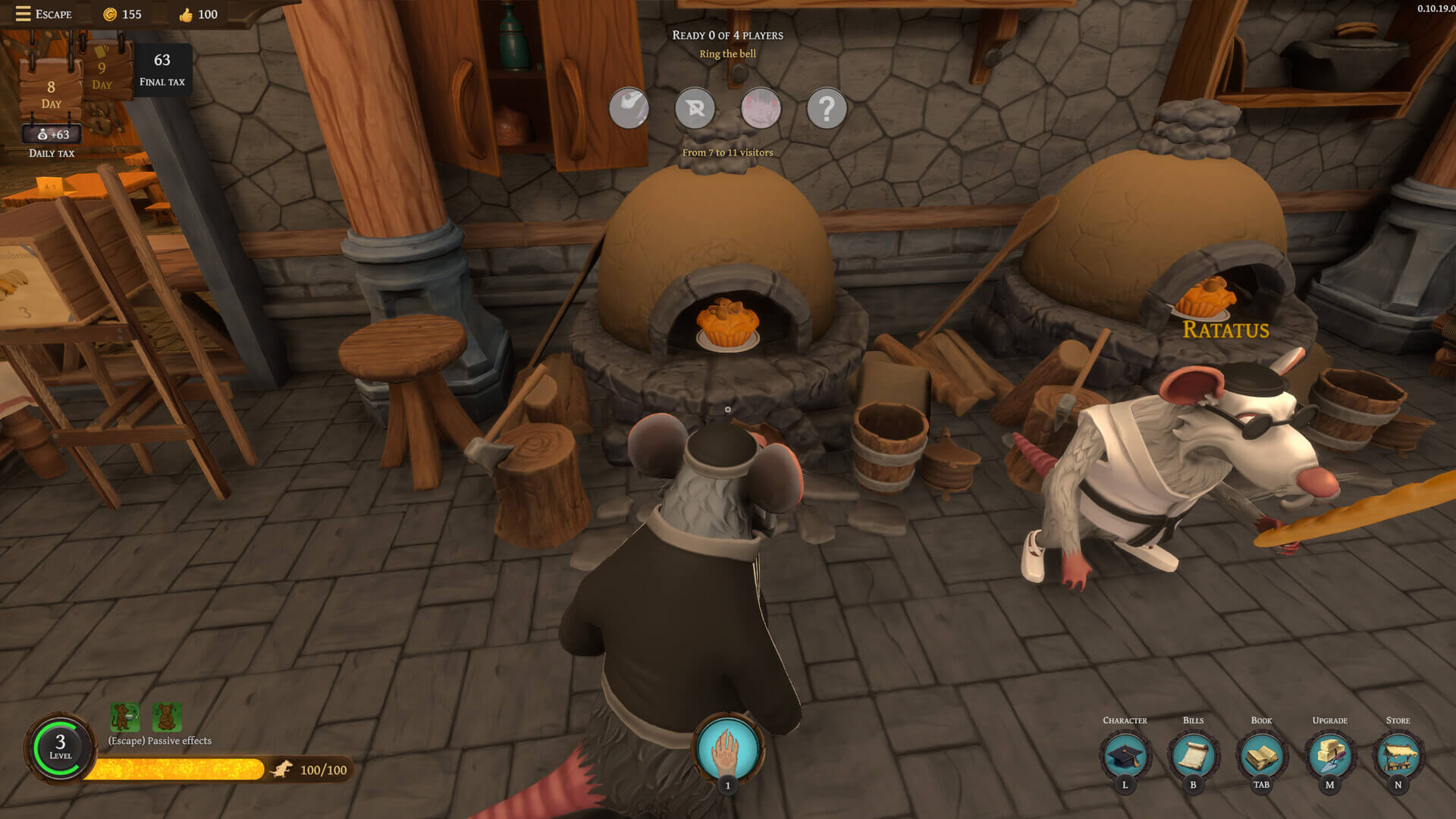Open the Store market stall icon
Viewport: 1456px width, 819px height.
pos(1398,755)
